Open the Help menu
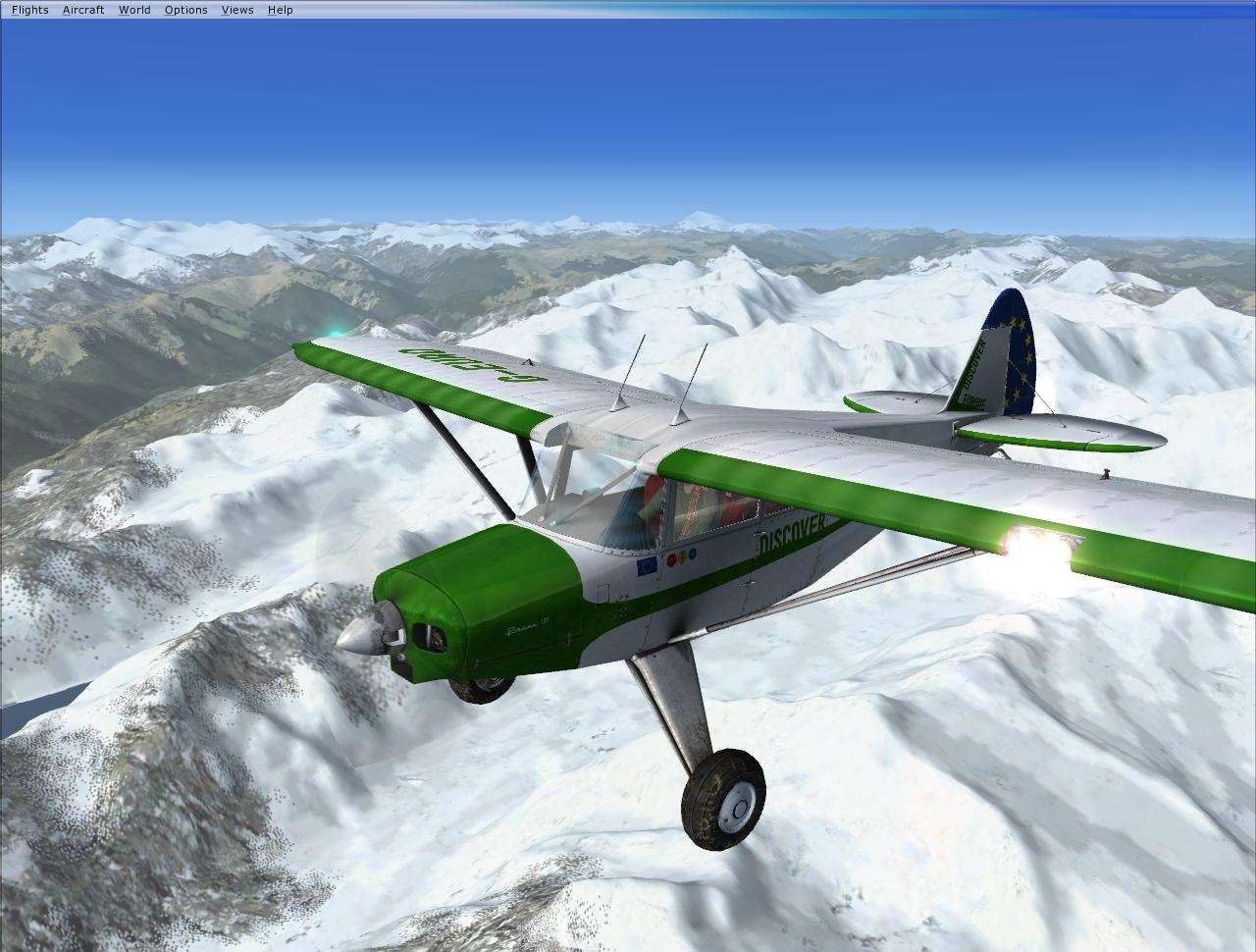 pyautogui.click(x=279, y=9)
